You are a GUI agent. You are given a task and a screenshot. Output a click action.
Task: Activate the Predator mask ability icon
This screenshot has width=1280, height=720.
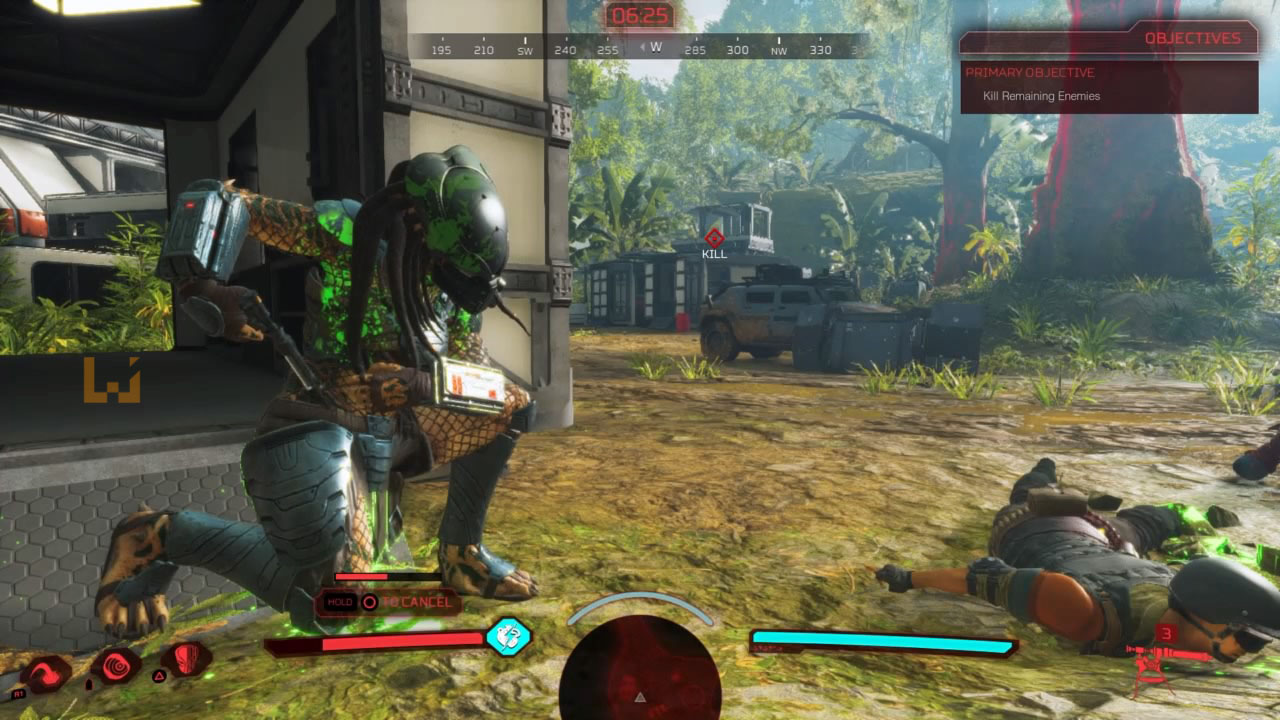[x=186, y=660]
